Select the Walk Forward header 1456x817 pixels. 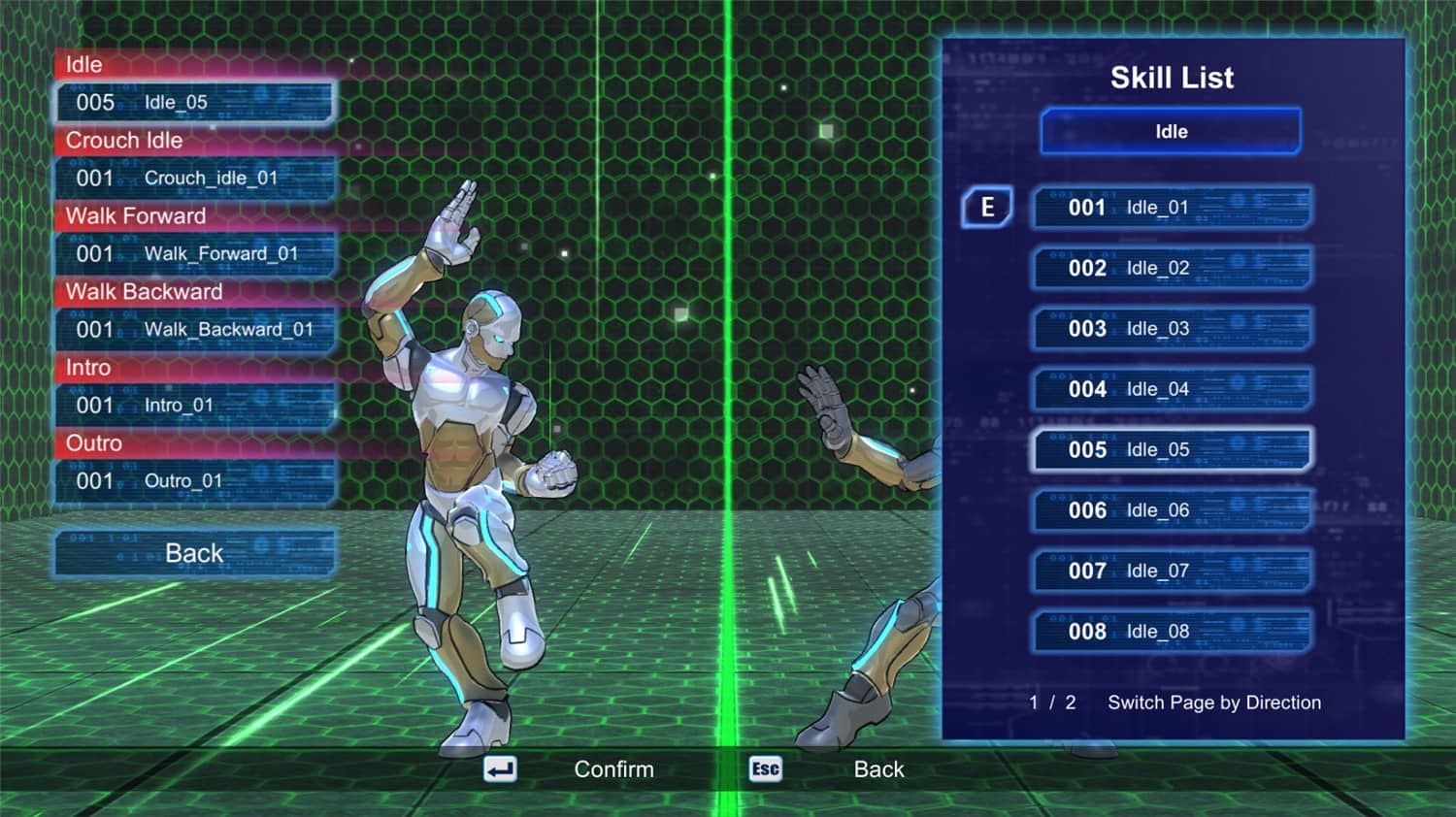pyautogui.click(x=136, y=215)
